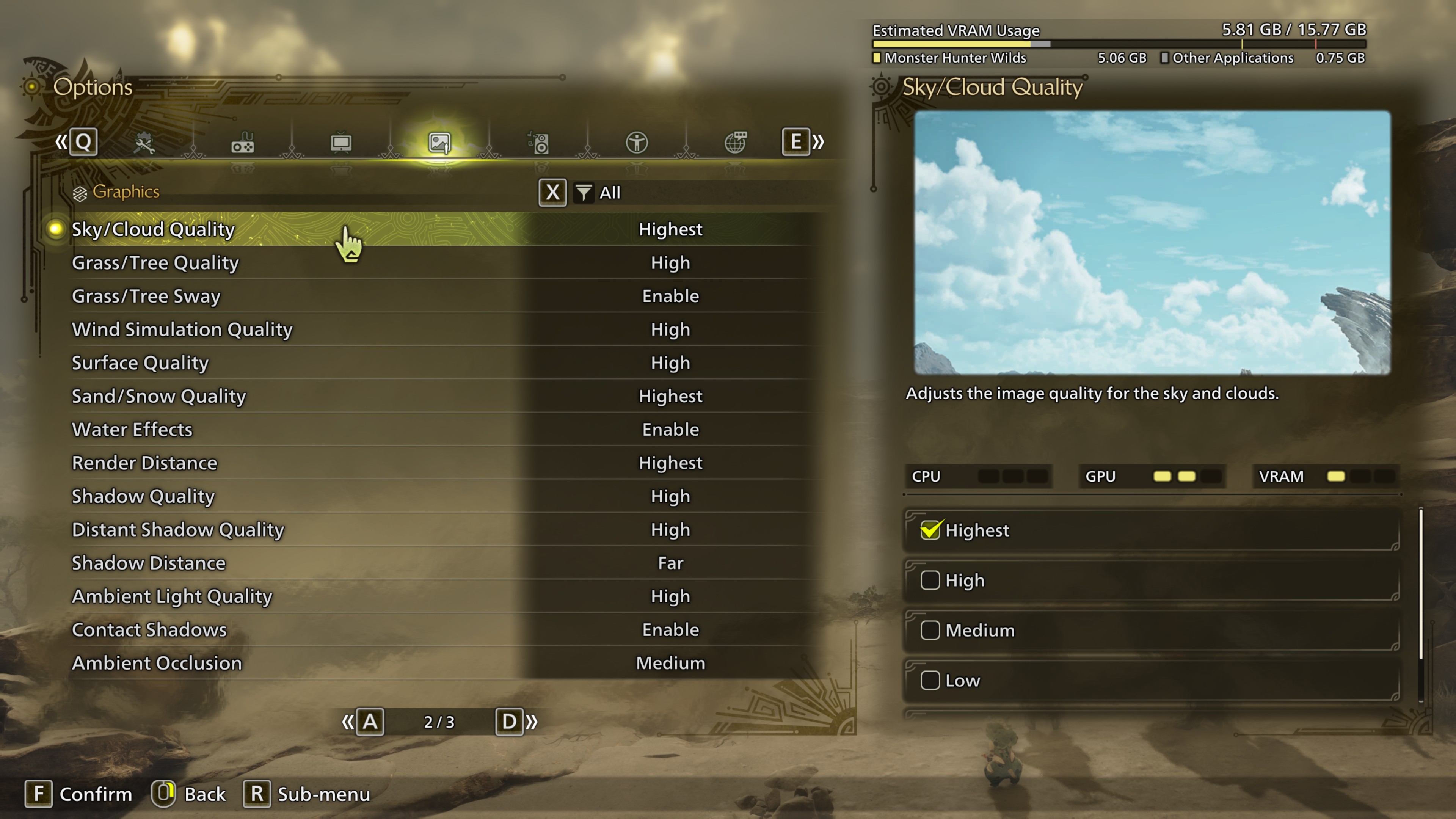
Task: Open the audio speaker settings tab
Action: click(538, 143)
